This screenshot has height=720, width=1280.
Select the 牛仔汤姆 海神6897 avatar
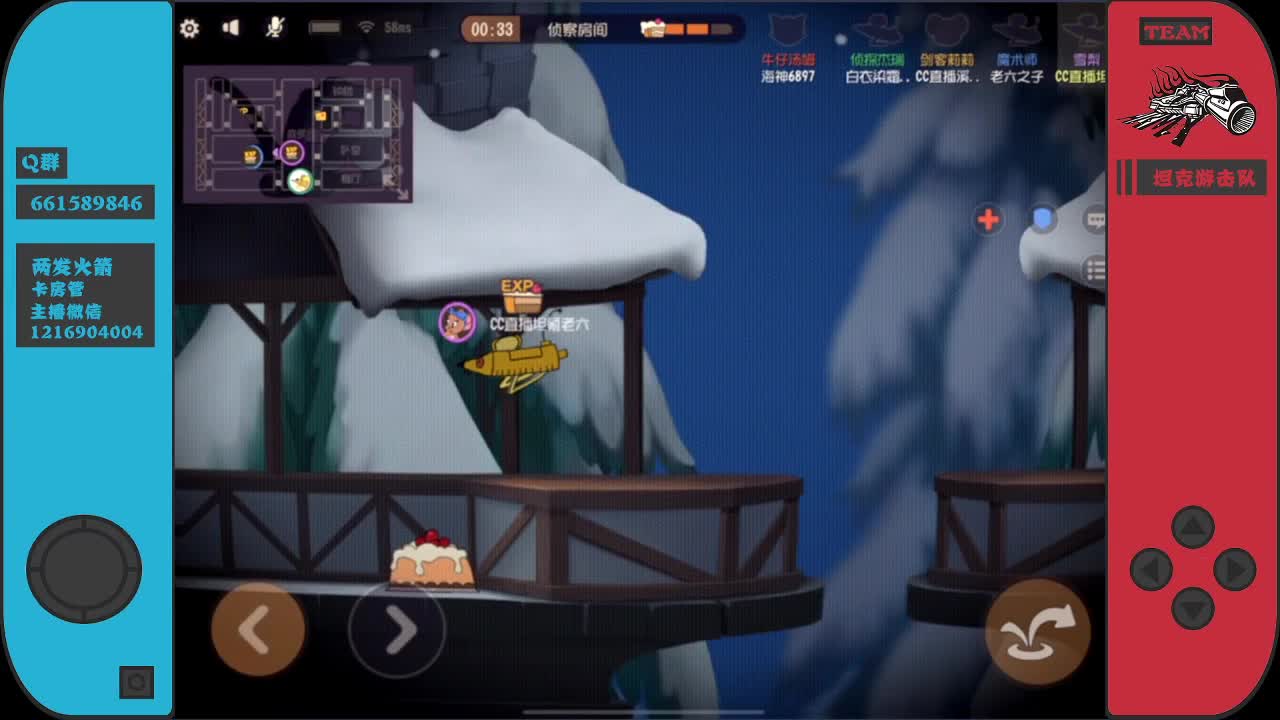coord(789,45)
